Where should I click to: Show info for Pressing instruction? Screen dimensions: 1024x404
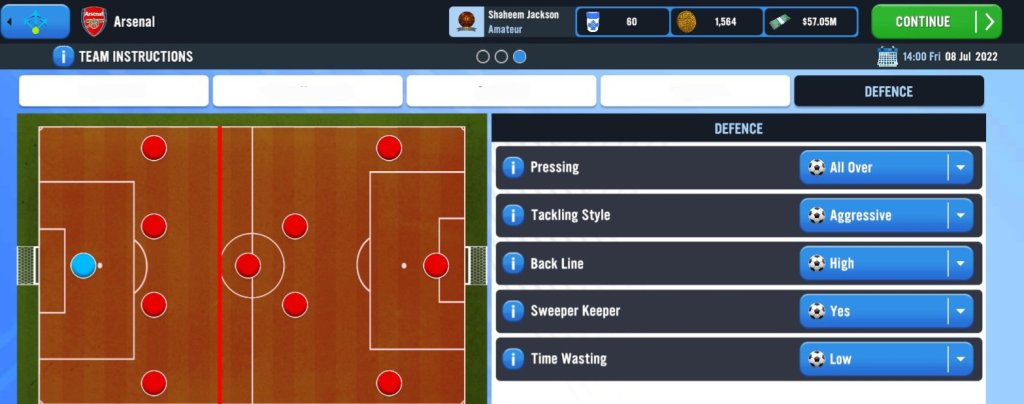coord(512,167)
